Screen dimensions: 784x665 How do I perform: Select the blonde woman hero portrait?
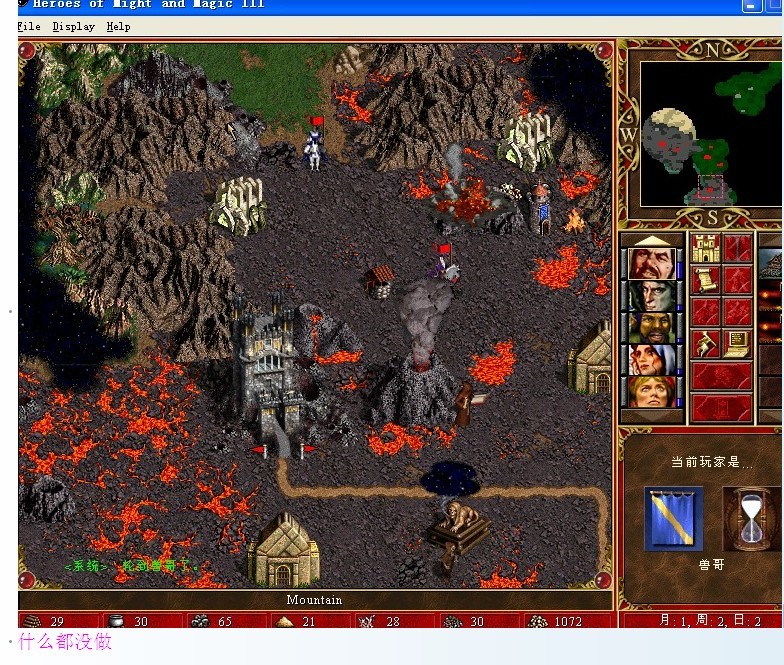click(651, 390)
